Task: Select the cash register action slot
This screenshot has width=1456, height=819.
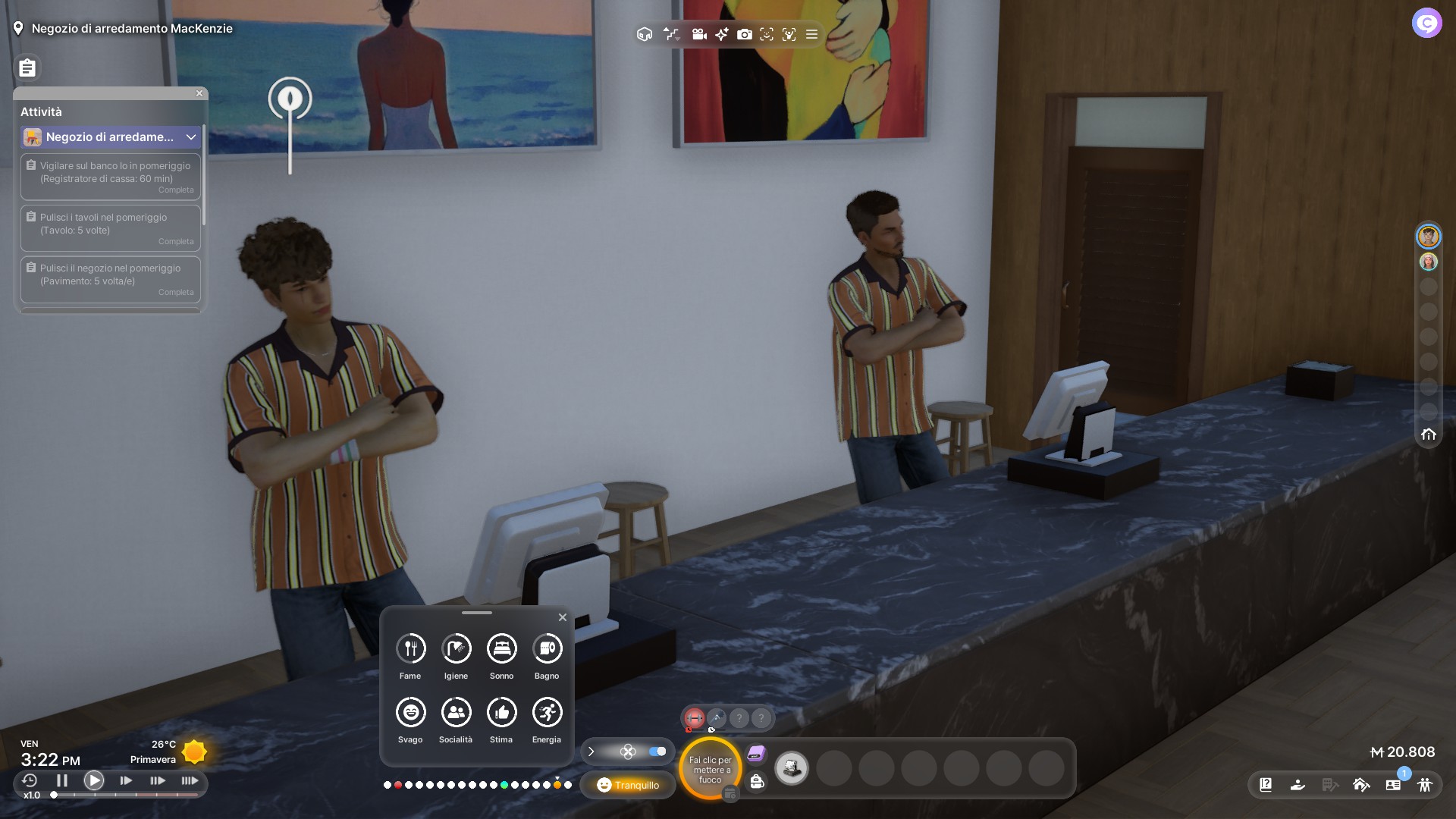Action: [792, 768]
